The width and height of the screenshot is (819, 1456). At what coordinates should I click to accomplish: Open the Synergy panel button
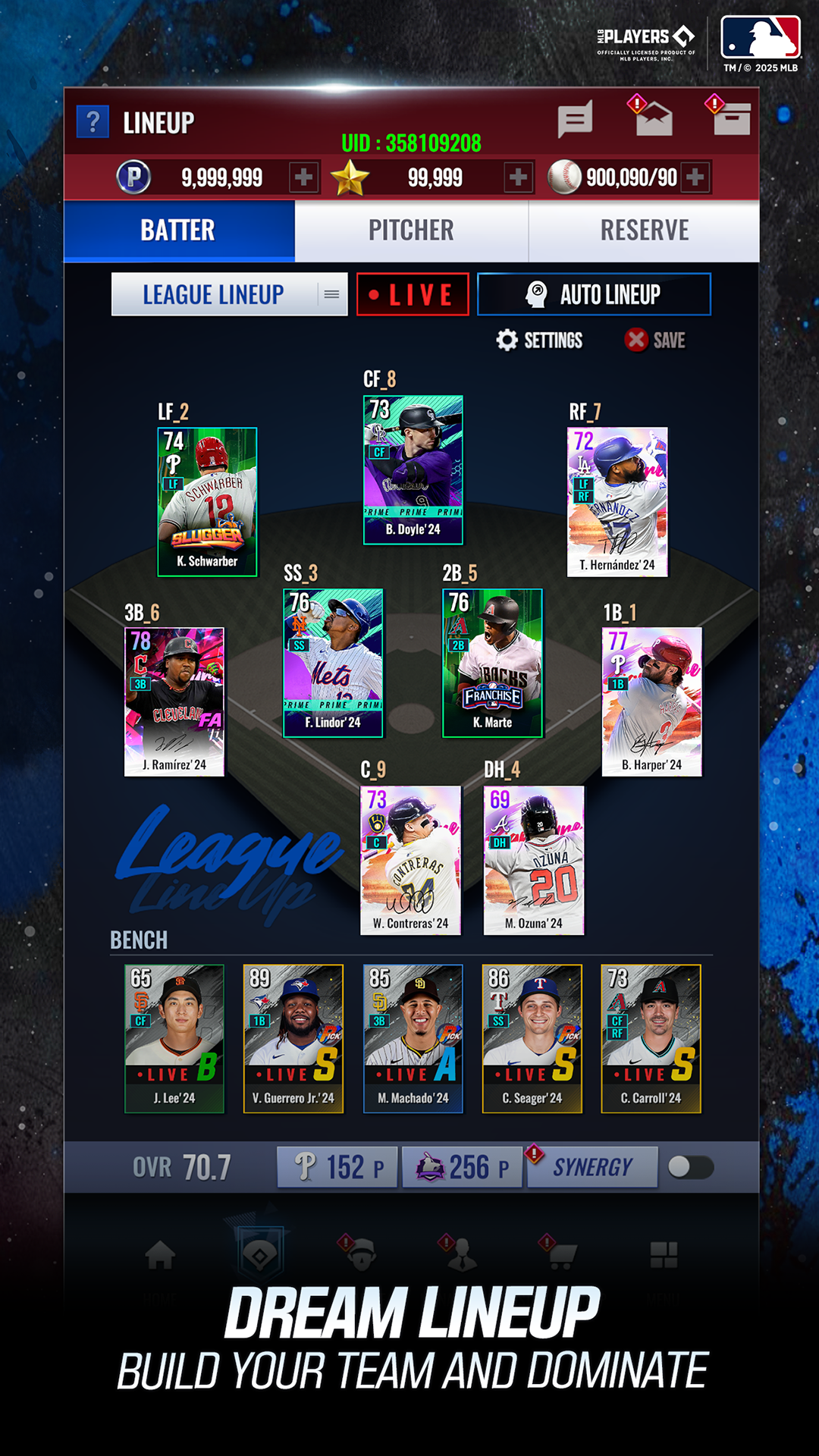592,1167
